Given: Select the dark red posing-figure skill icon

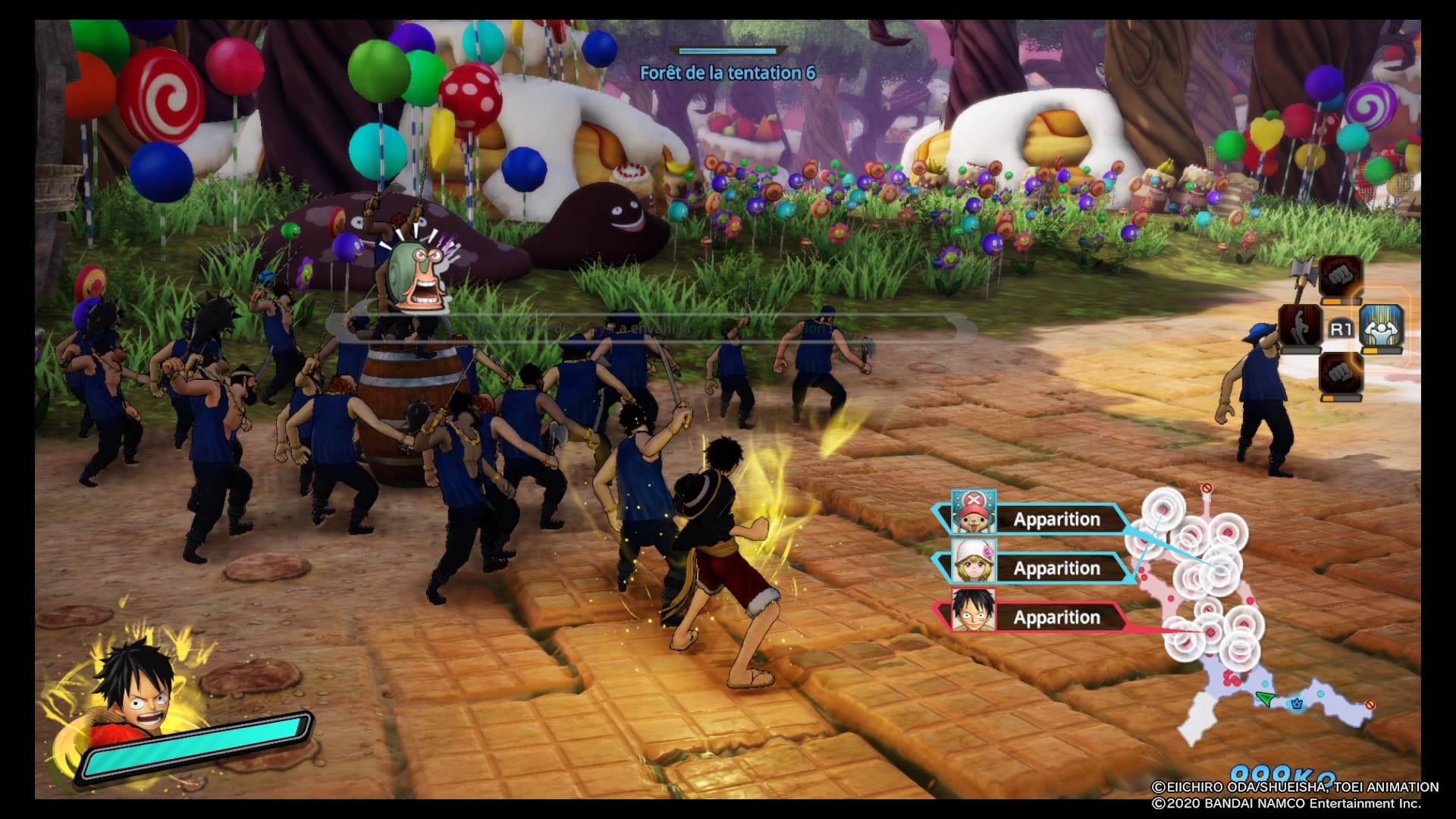Looking at the screenshot, I should (x=1301, y=329).
